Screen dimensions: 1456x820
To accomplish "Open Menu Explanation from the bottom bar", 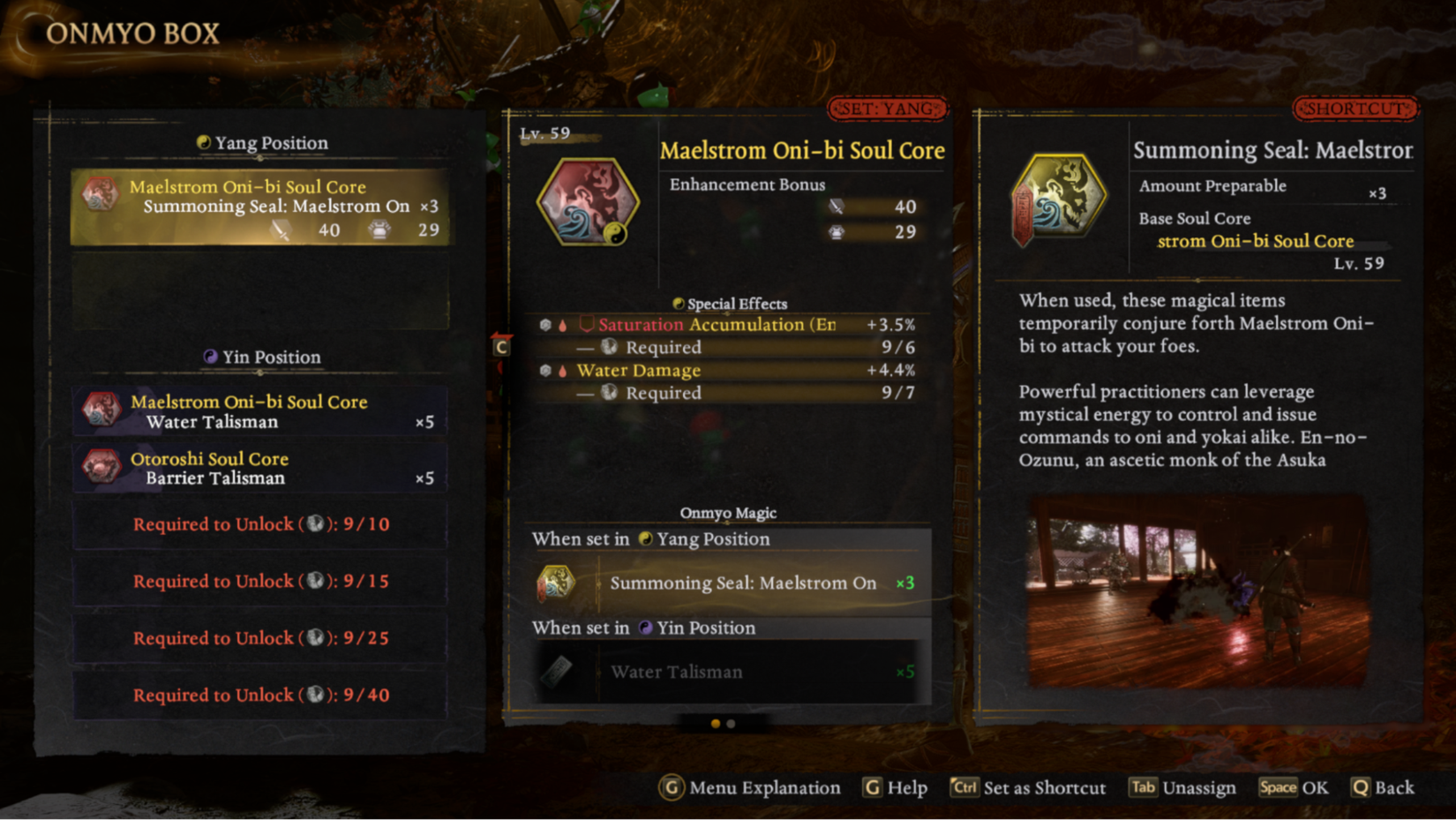I will 750,787.
